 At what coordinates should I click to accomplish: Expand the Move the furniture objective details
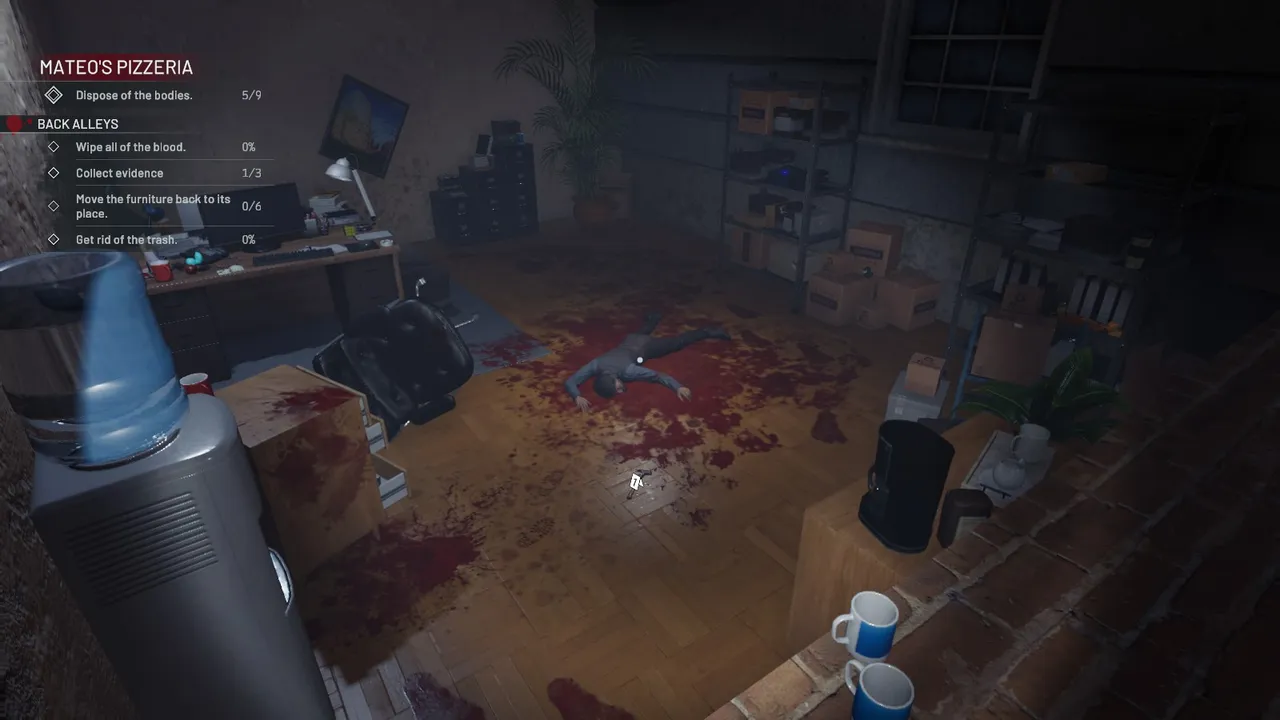click(x=153, y=206)
